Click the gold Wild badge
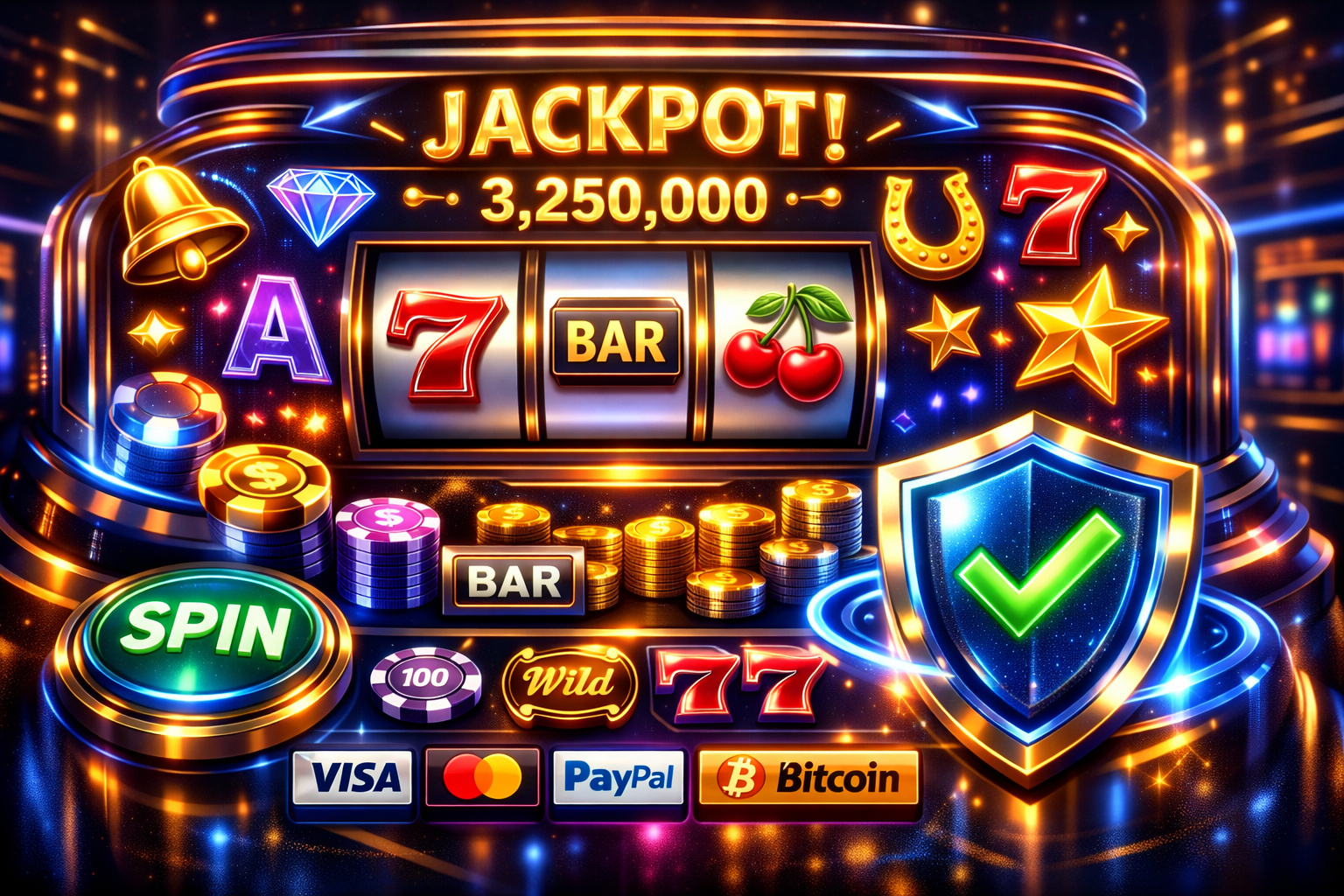Screen dimensions: 1344x896 [570, 683]
